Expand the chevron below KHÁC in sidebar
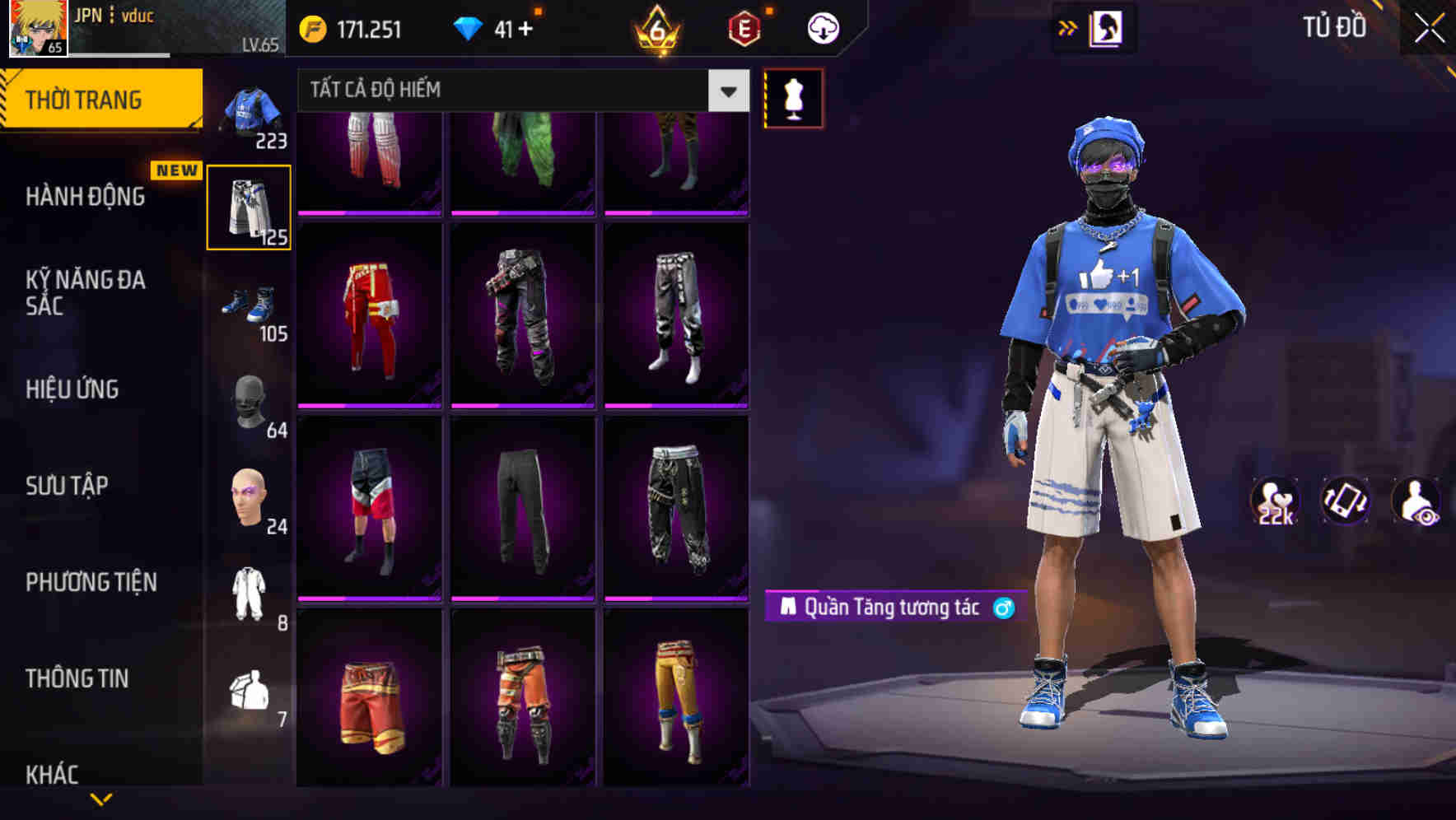The width and height of the screenshot is (1456, 820). (x=100, y=797)
